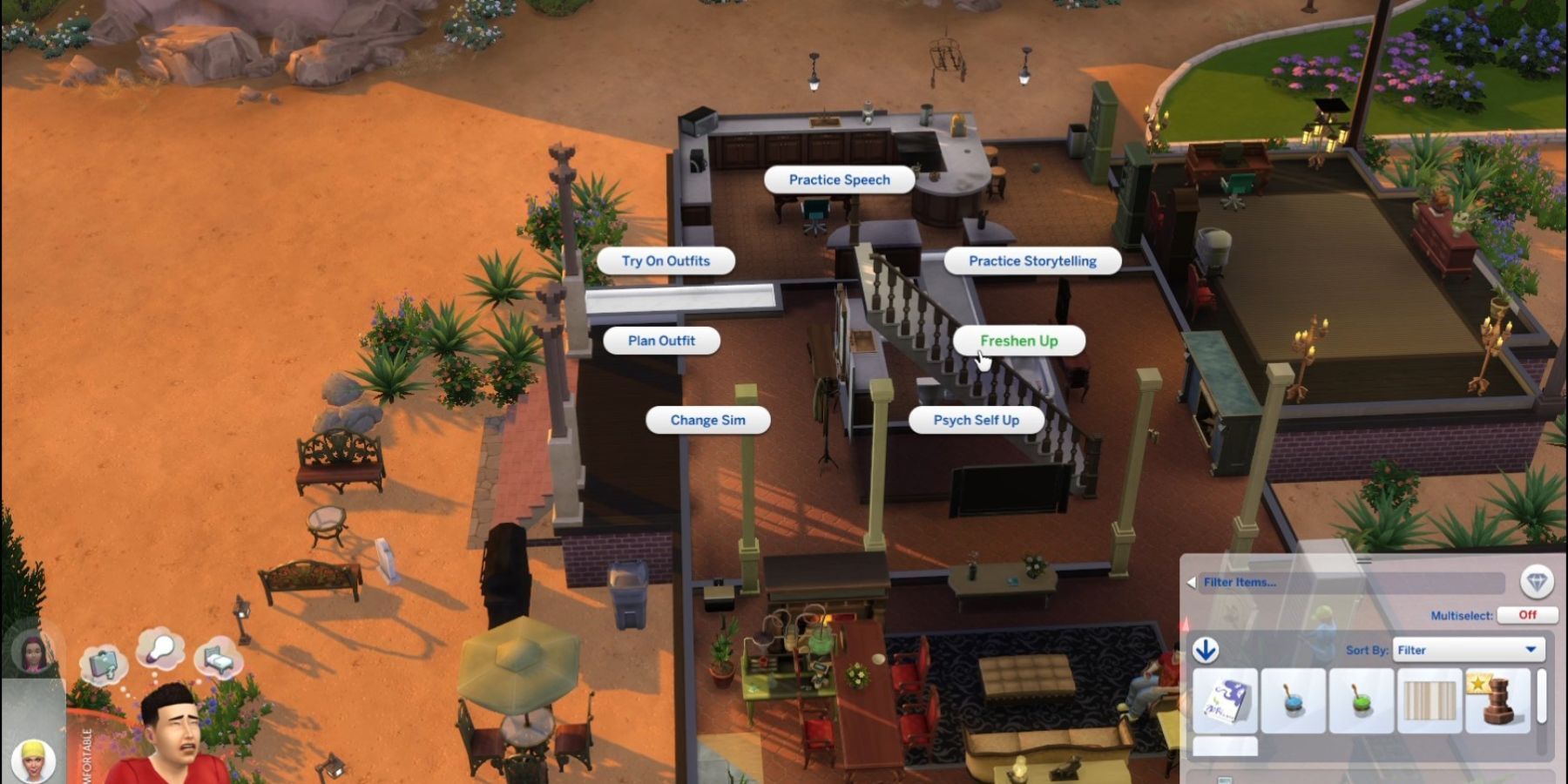Select Plan Outfit
The image size is (1568, 784).
(x=662, y=340)
